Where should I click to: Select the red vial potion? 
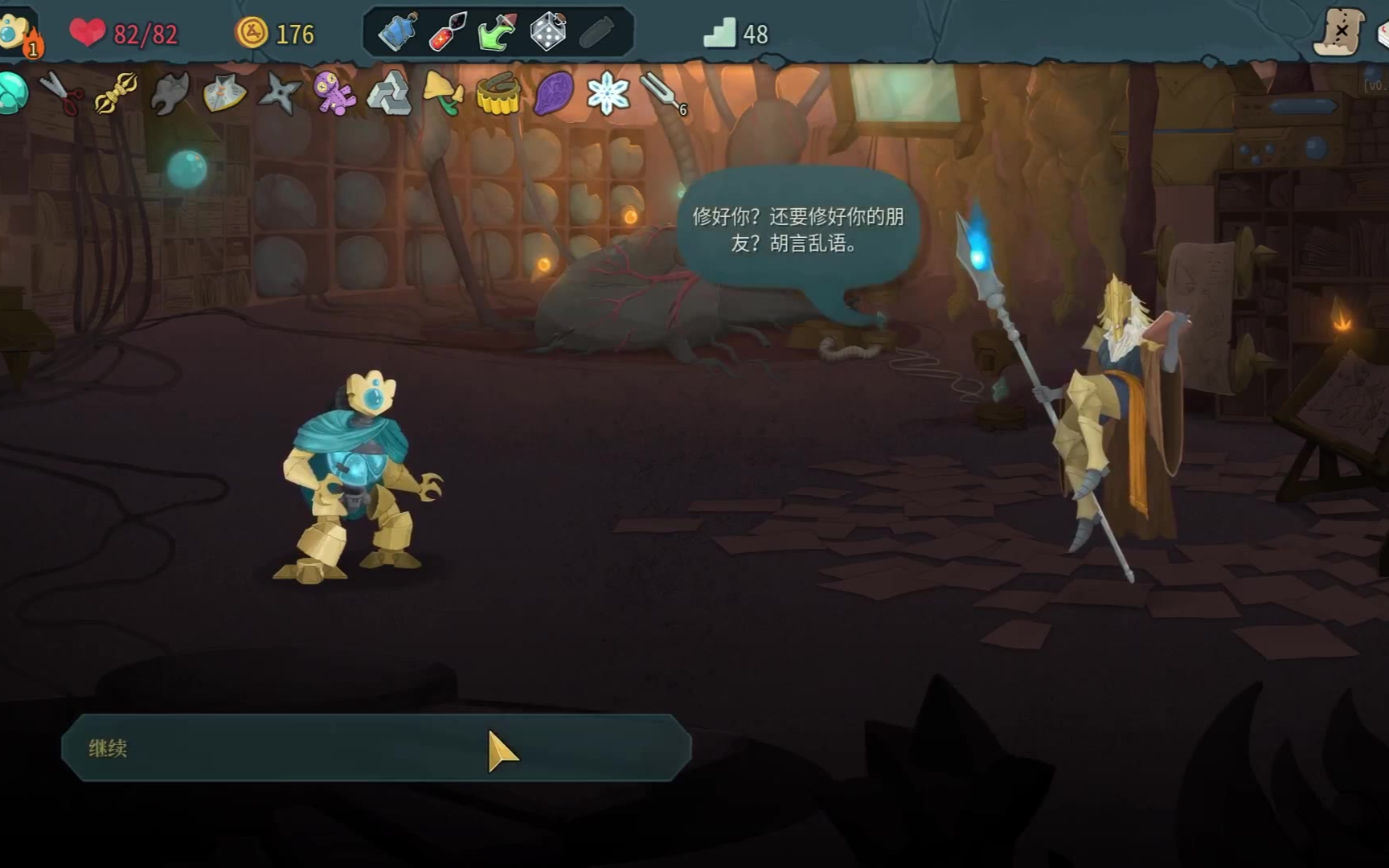(x=448, y=33)
